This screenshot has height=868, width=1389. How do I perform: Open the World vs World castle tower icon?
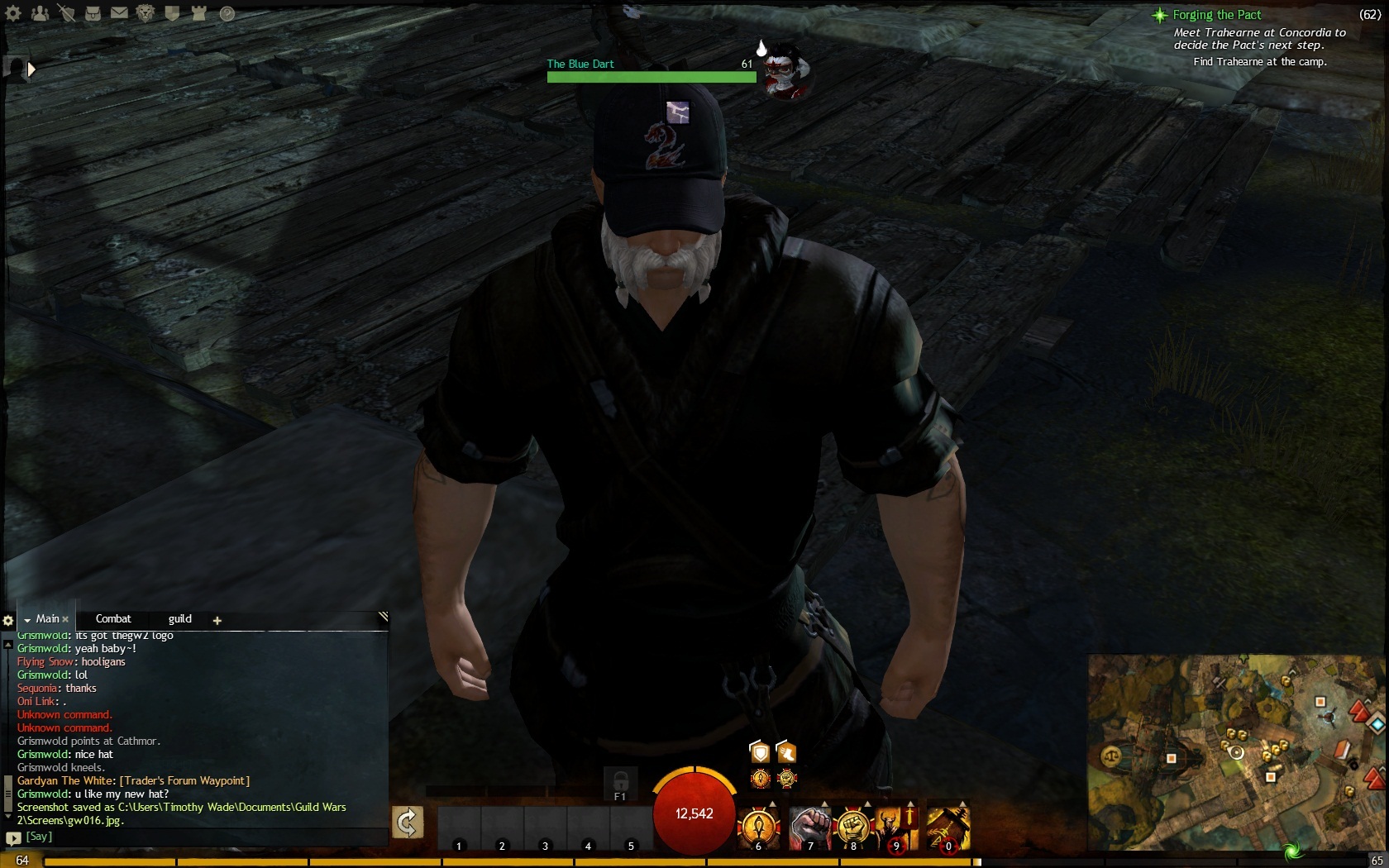(x=198, y=13)
